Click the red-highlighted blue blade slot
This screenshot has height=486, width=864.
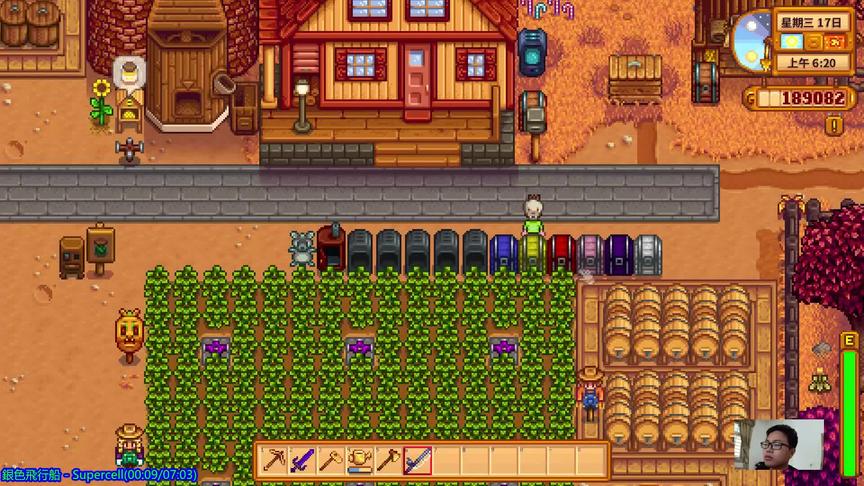click(x=418, y=461)
